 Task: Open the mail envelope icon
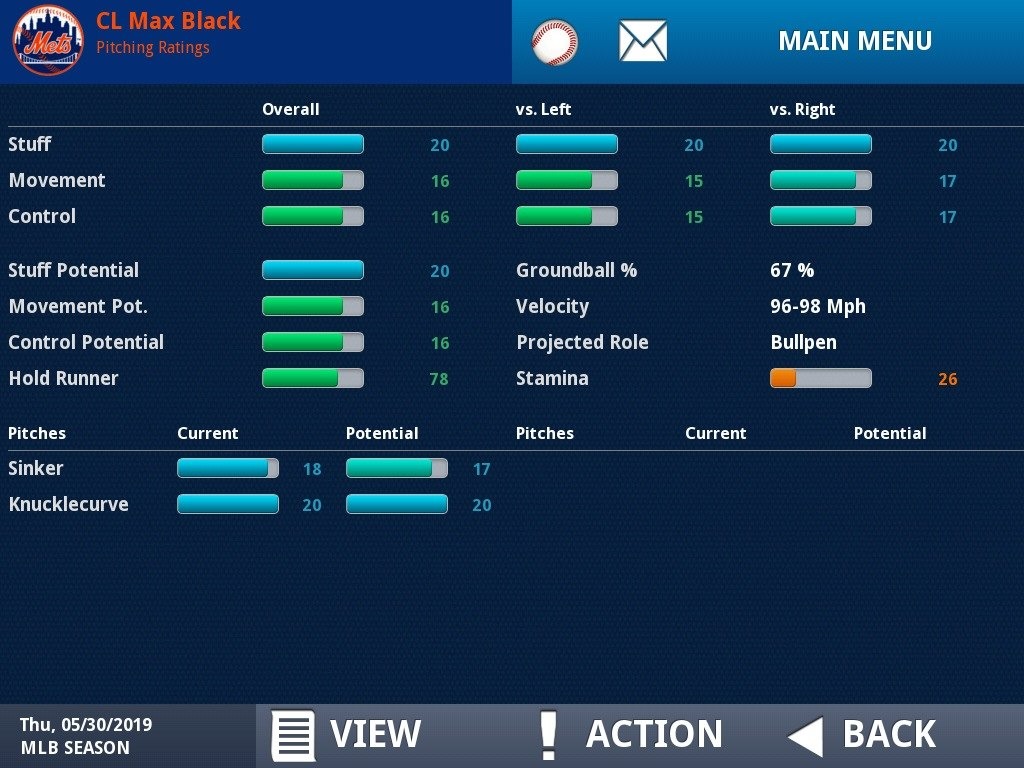point(642,41)
